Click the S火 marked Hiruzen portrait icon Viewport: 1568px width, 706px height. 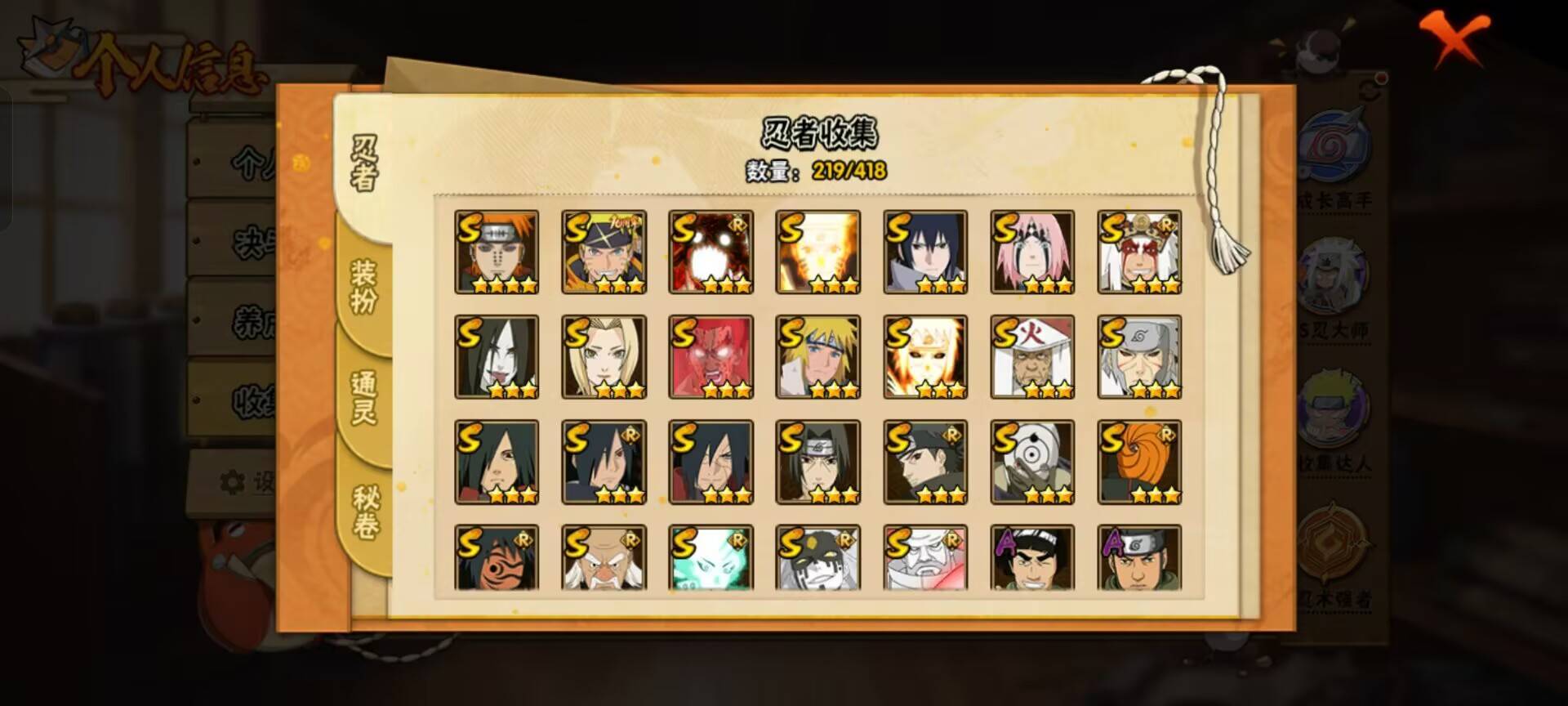click(1031, 355)
